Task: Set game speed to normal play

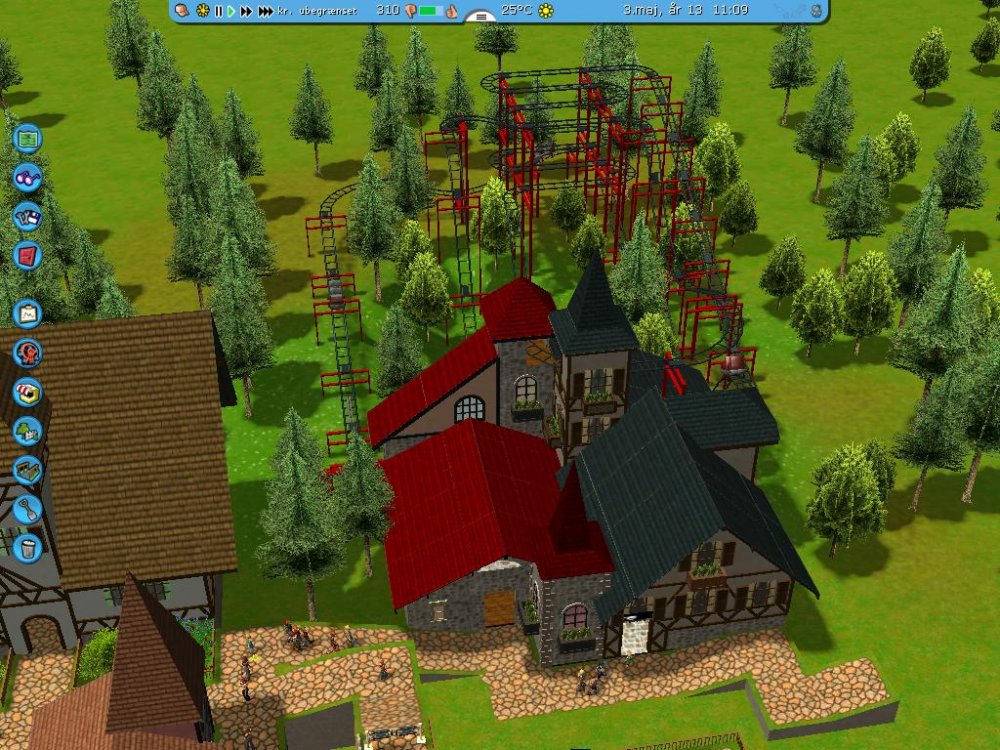Action: point(231,11)
